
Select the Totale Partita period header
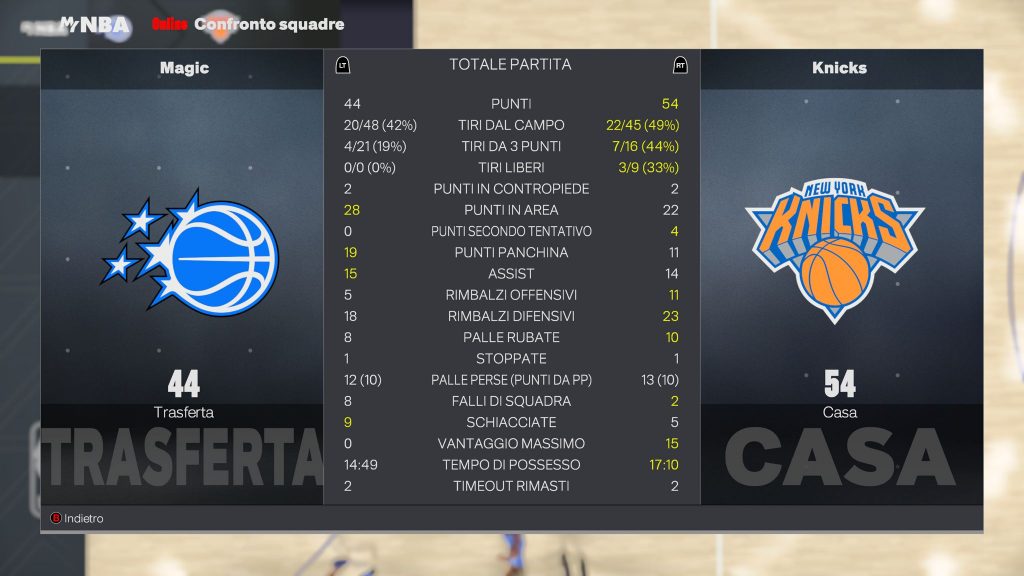coord(510,65)
